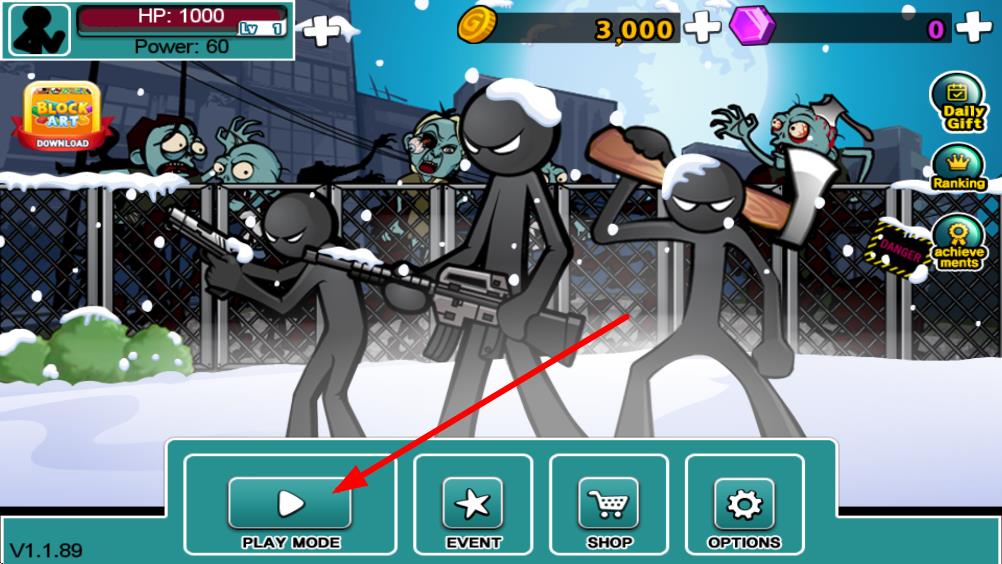Open the player profile silhouette avatar

[x=40, y=30]
